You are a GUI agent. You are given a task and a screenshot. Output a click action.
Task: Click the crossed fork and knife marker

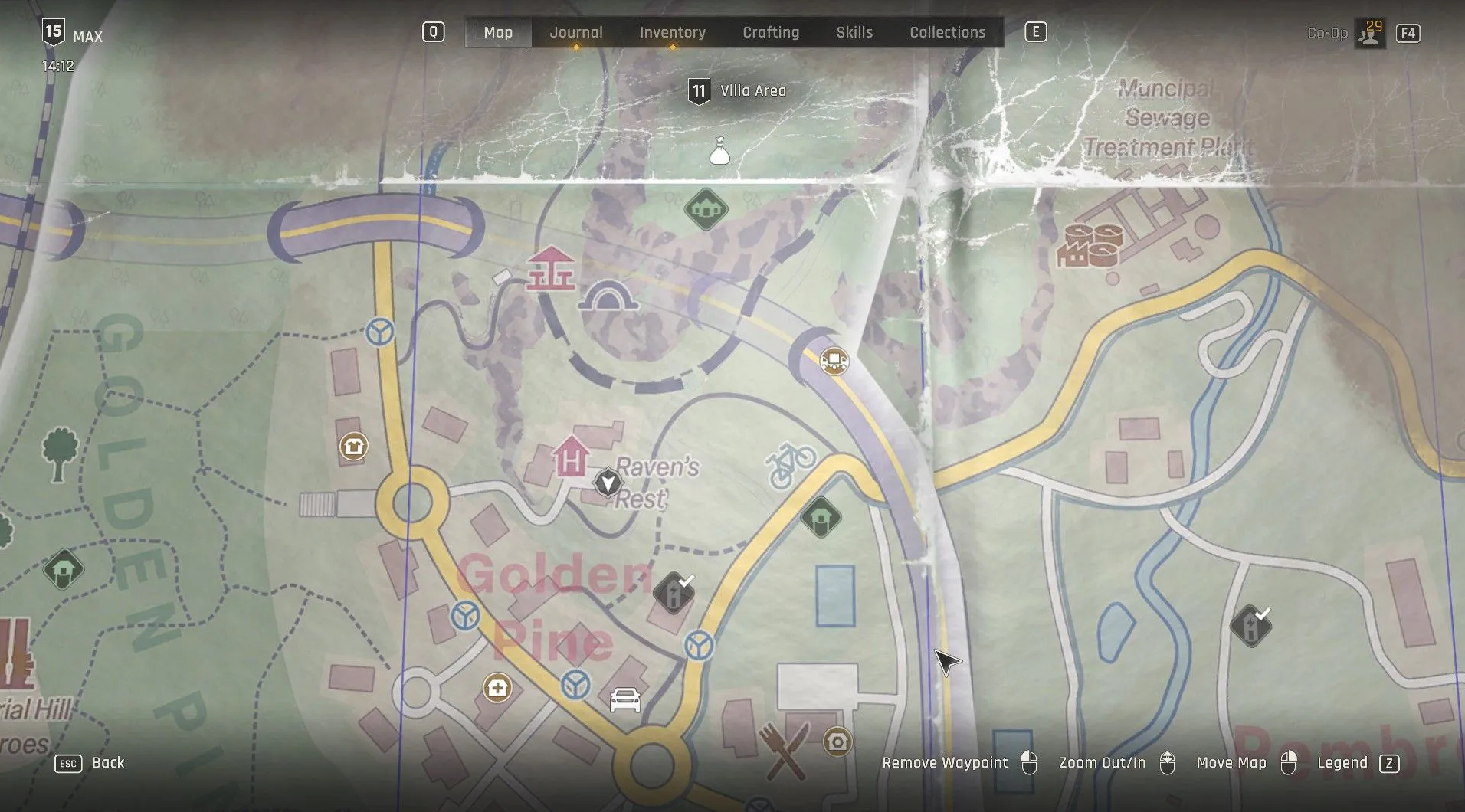(x=783, y=750)
